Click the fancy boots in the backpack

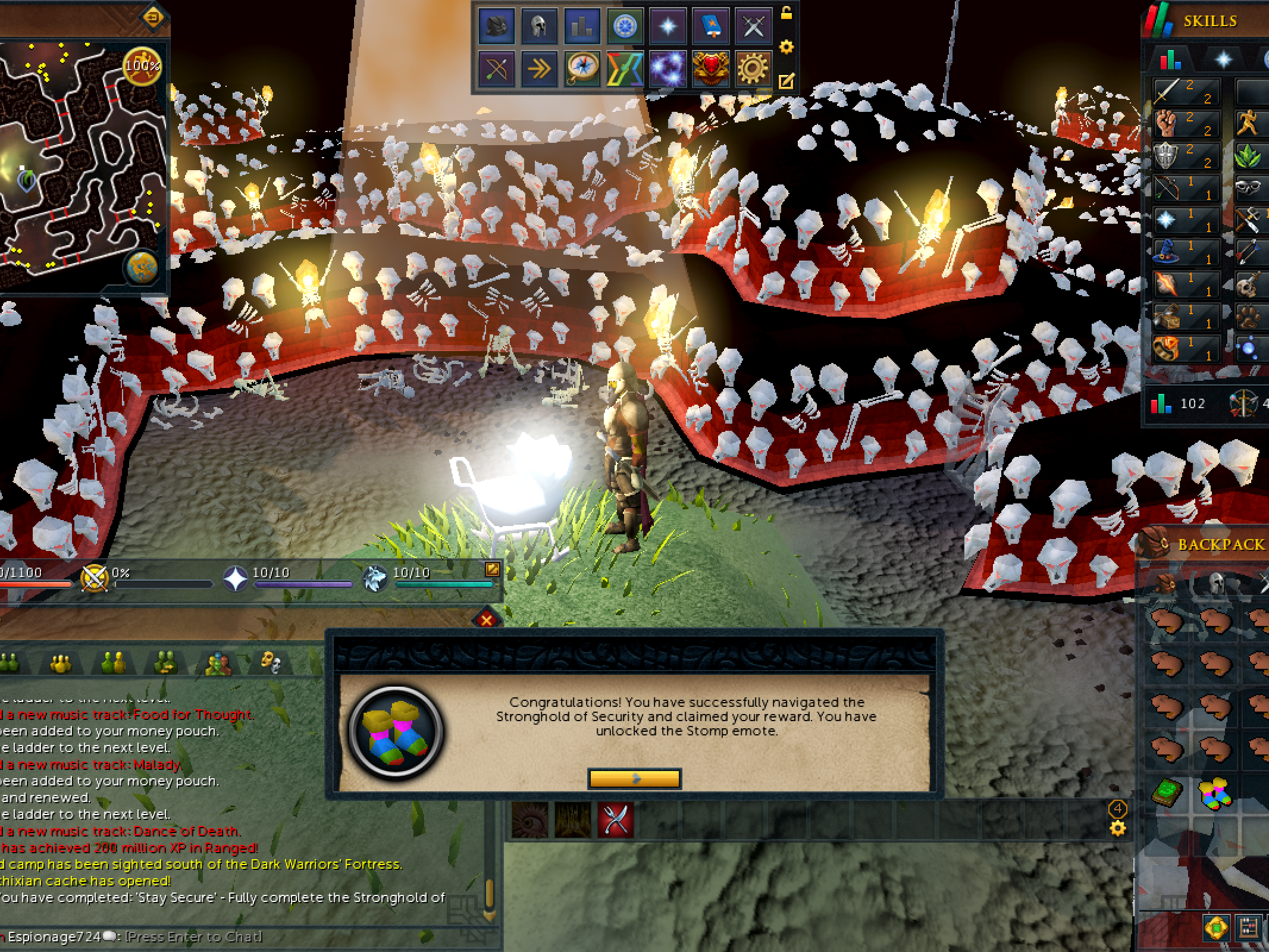coord(1214,793)
